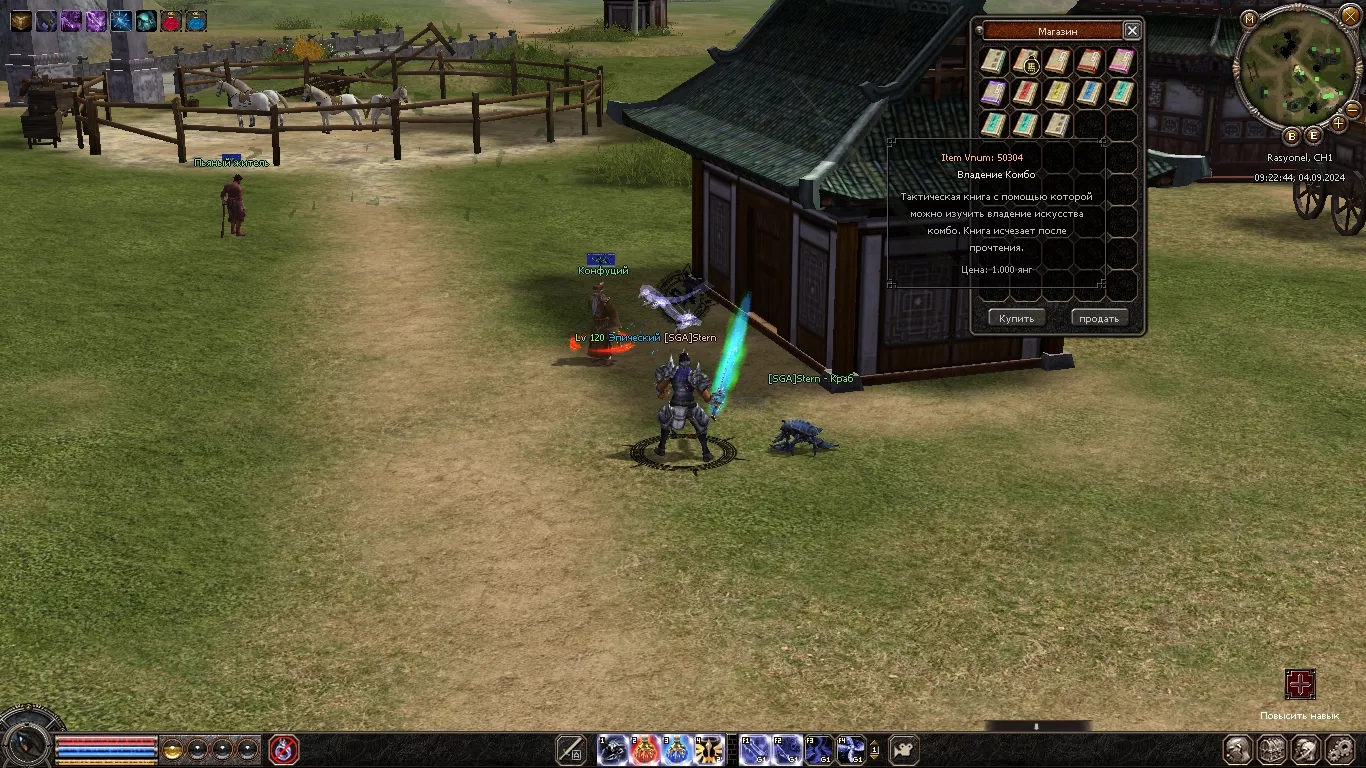1366x768 pixels.
Task: Use the blue potion in quickslot 3
Action: 677,749
